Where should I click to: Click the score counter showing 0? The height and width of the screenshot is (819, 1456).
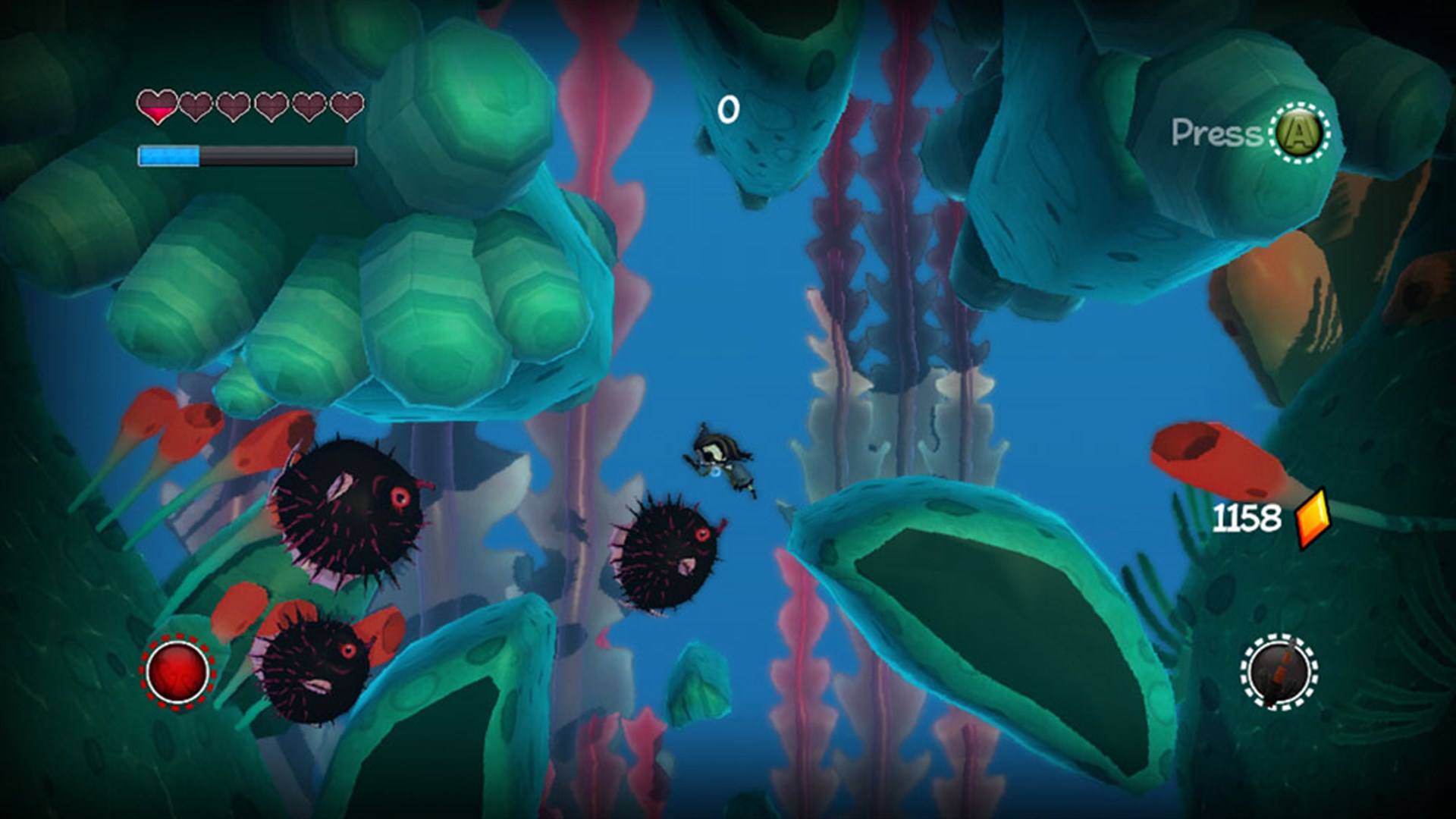pos(730,108)
